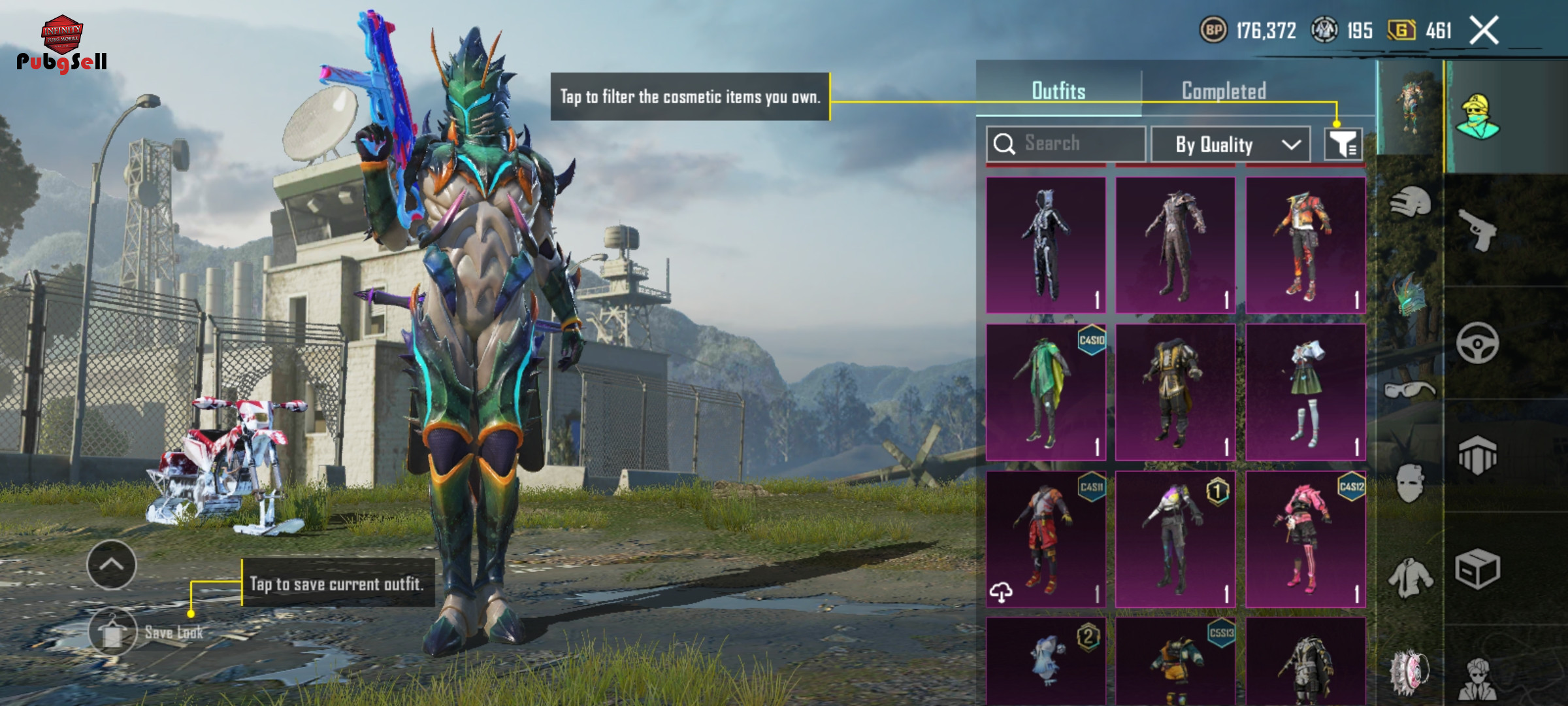Expand the panel with the up-arrow button
The height and width of the screenshot is (706, 1568).
tap(112, 565)
